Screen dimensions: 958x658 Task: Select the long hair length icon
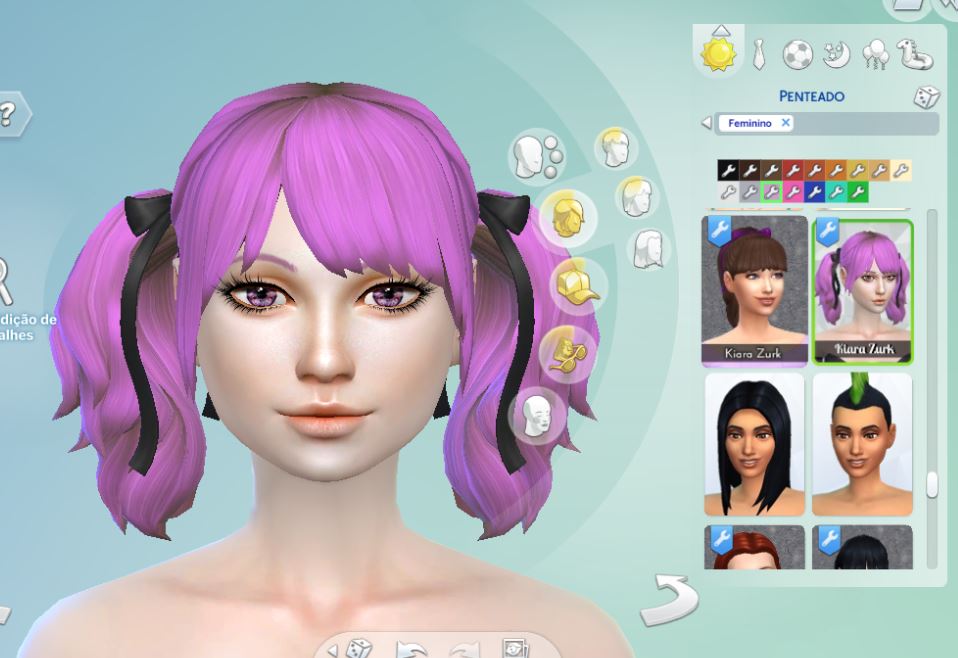(649, 248)
